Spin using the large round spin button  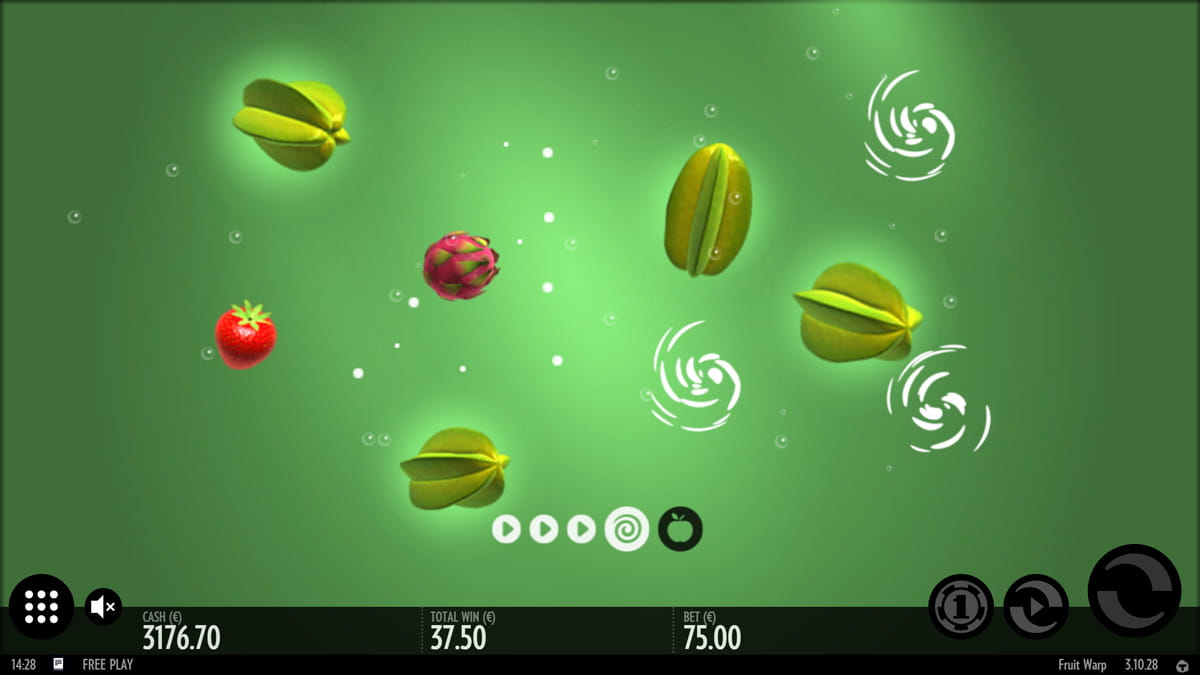pos(1134,590)
